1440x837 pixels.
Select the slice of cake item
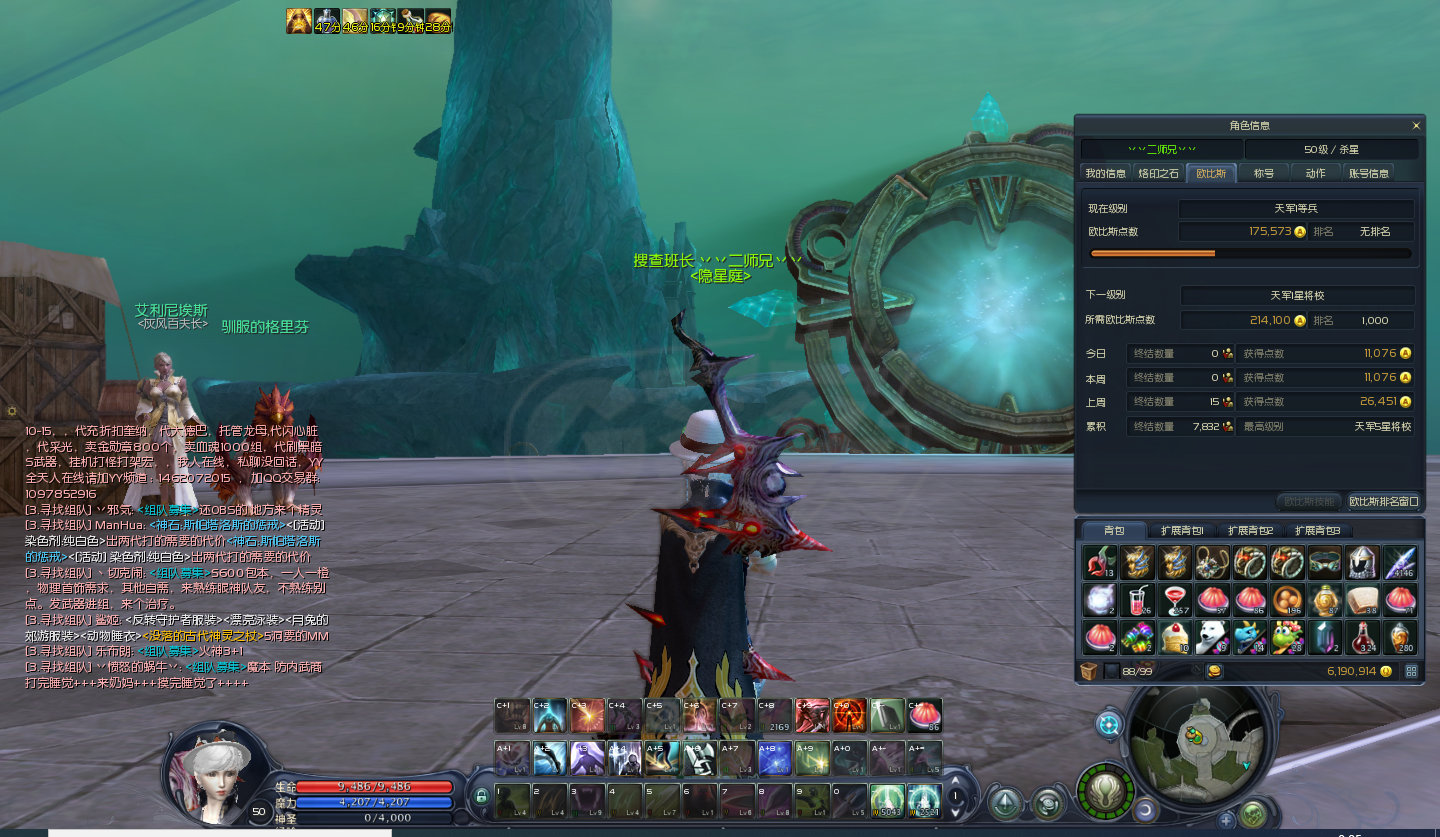(x=1175, y=638)
